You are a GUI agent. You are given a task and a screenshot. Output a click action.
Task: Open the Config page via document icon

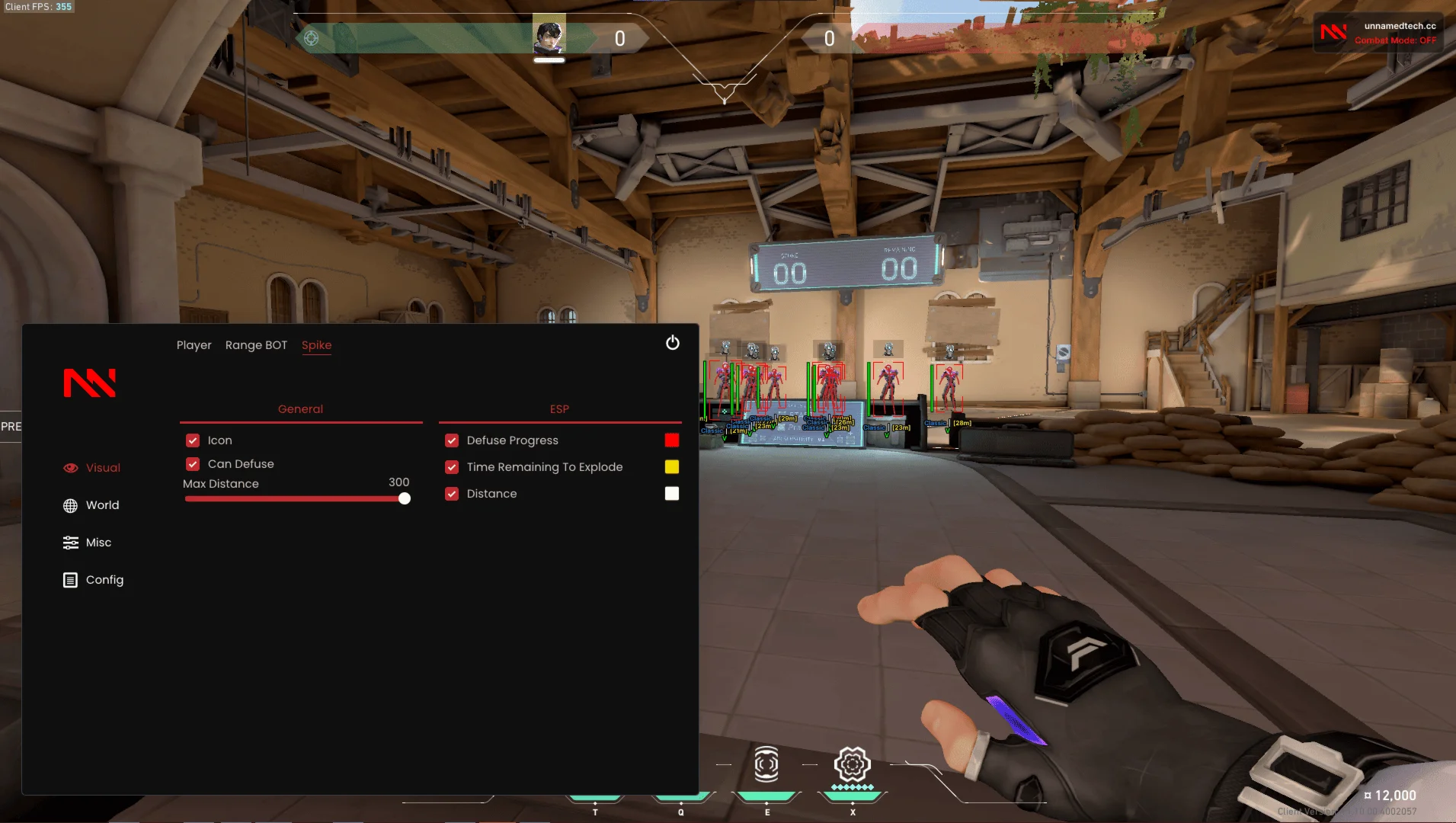click(71, 579)
